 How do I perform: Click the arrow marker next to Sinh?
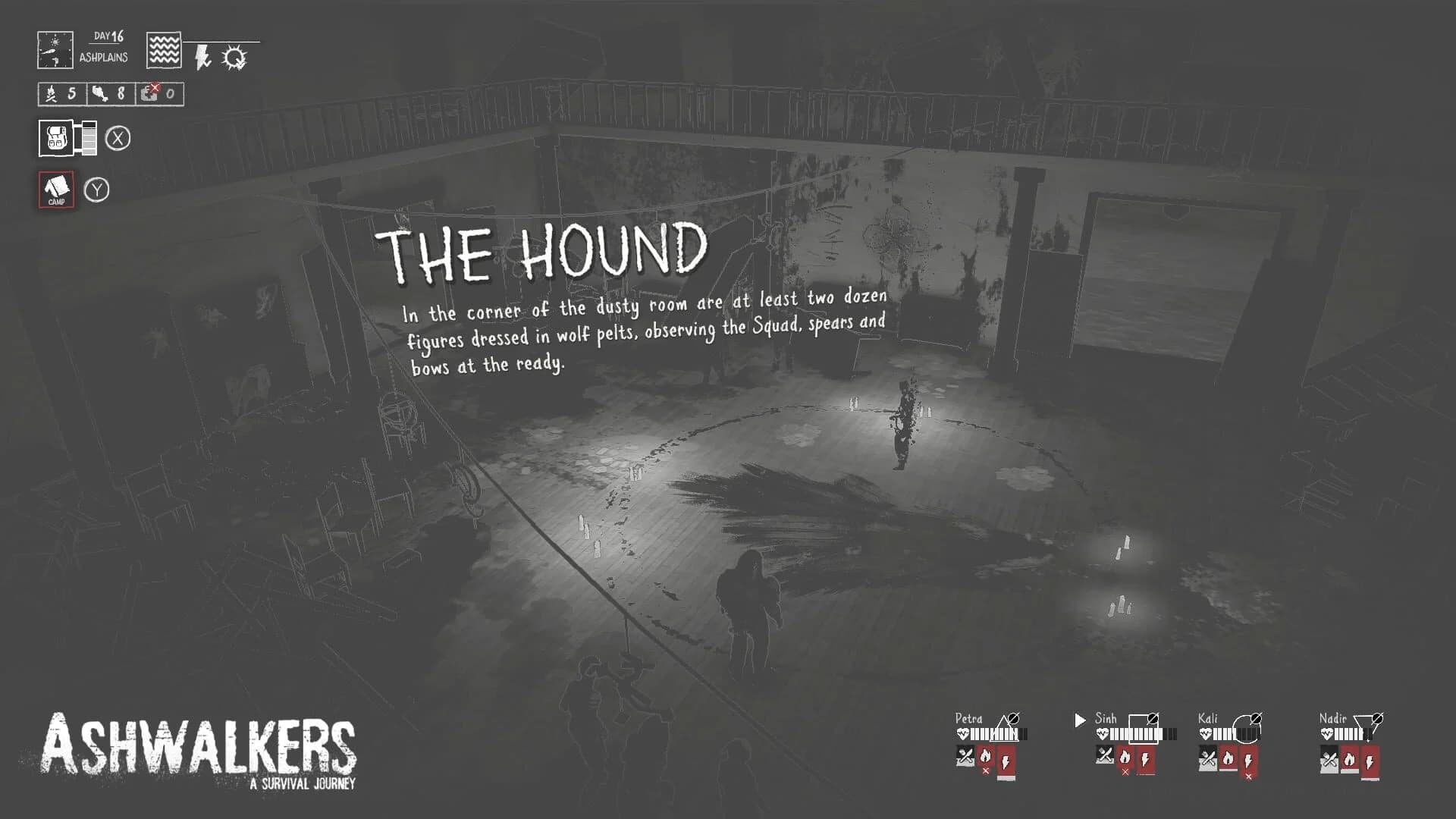click(1079, 720)
